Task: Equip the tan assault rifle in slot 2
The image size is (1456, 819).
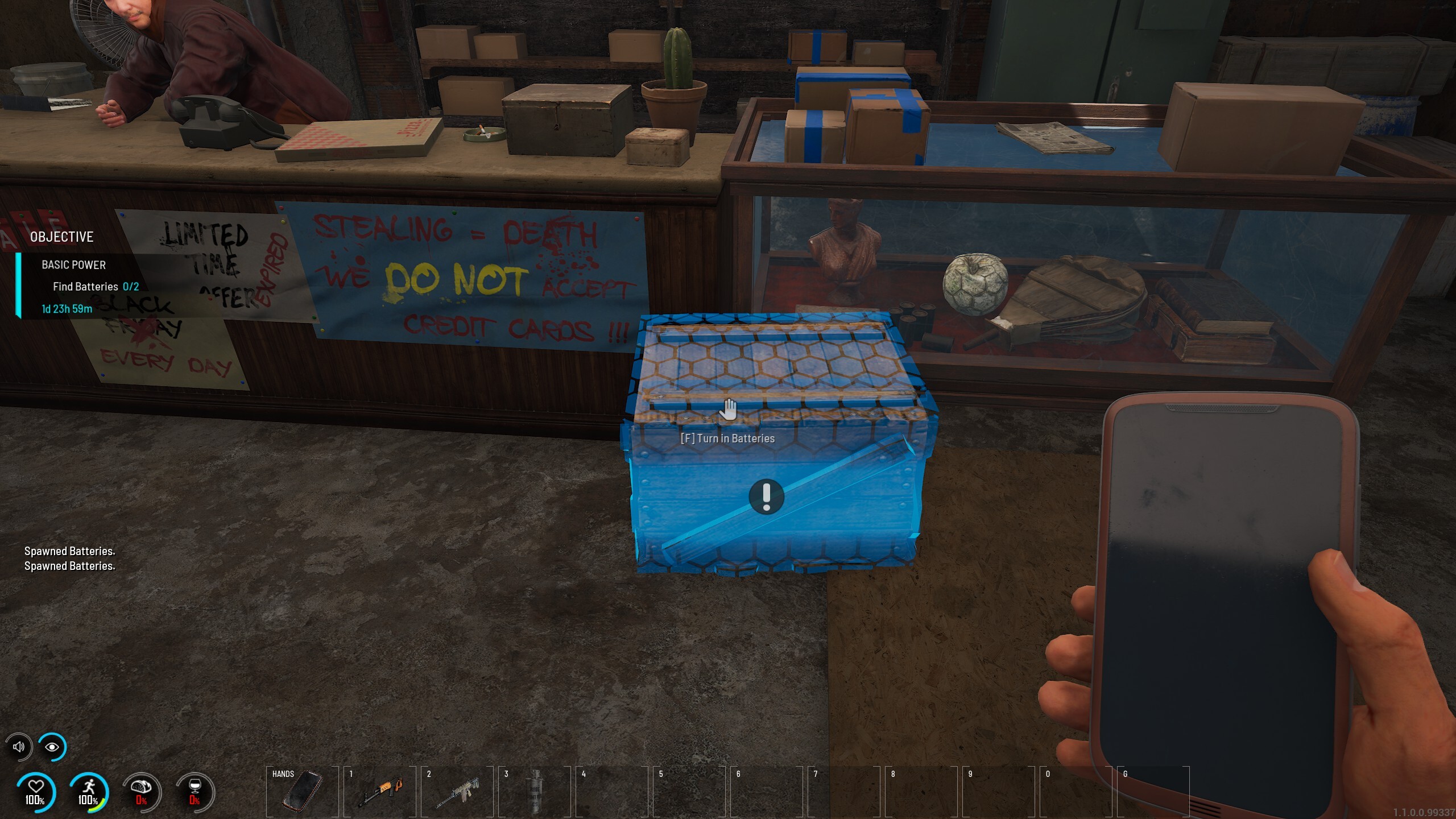Action: [x=457, y=791]
